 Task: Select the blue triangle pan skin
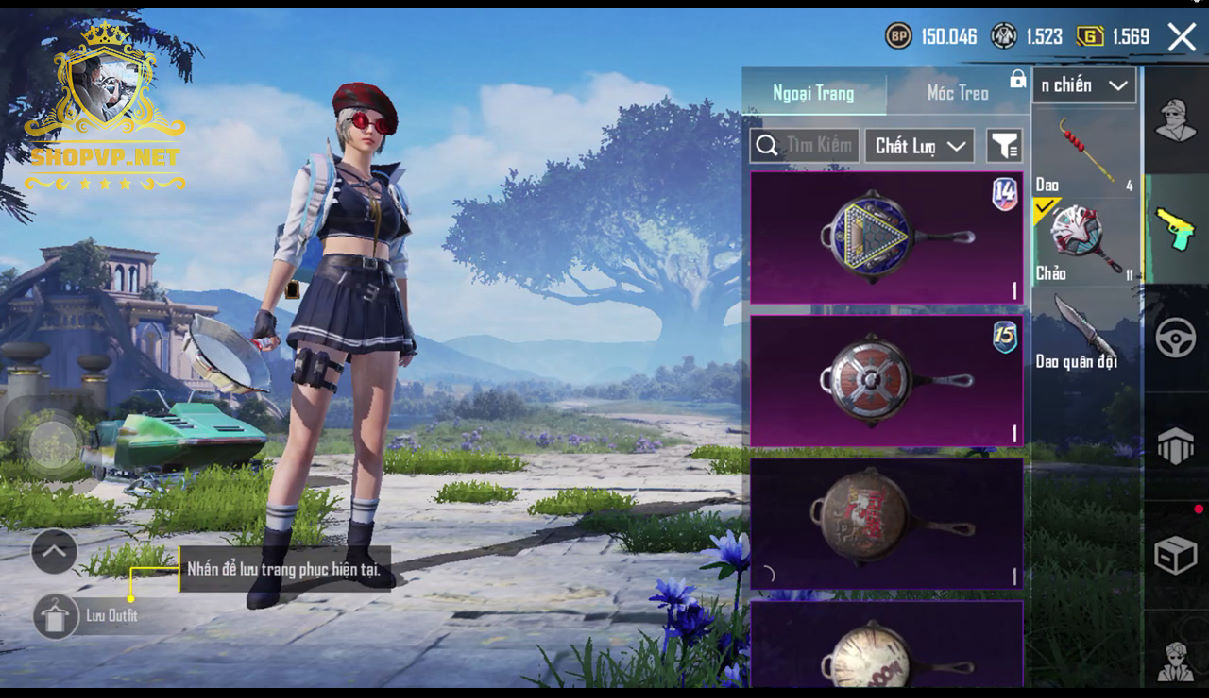click(886, 238)
